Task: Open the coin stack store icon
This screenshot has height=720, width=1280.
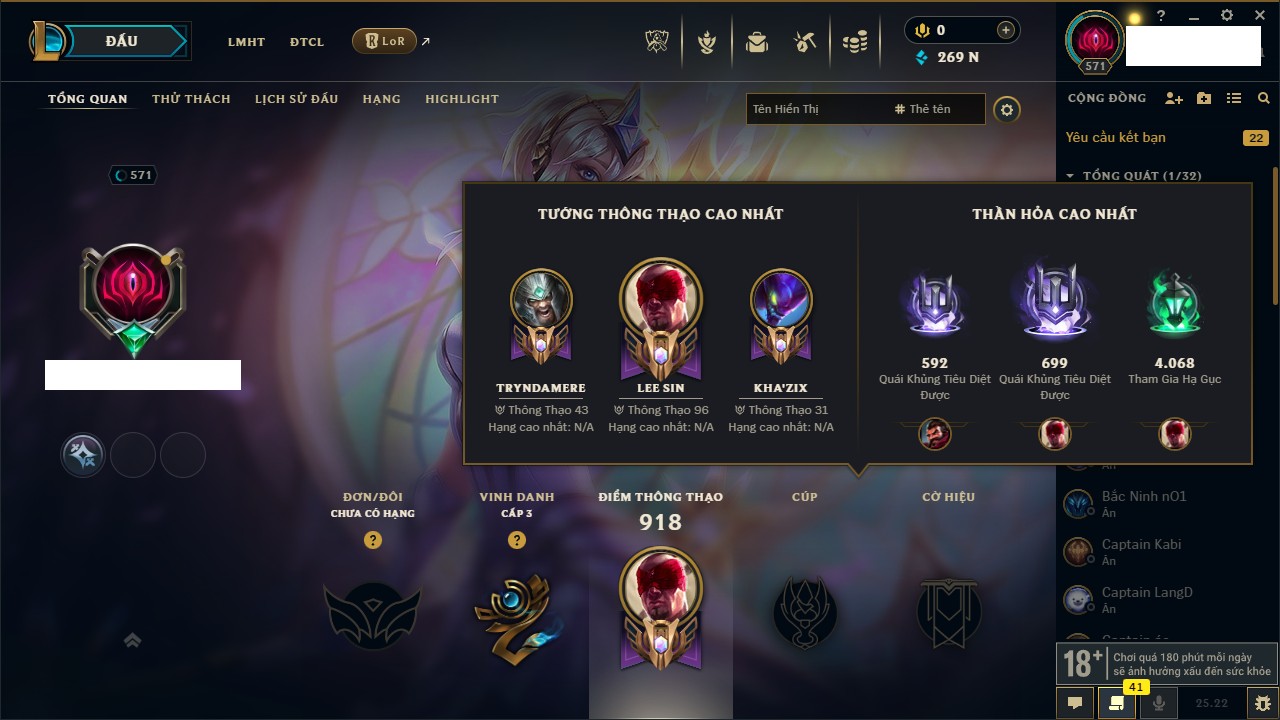Action: (854, 42)
